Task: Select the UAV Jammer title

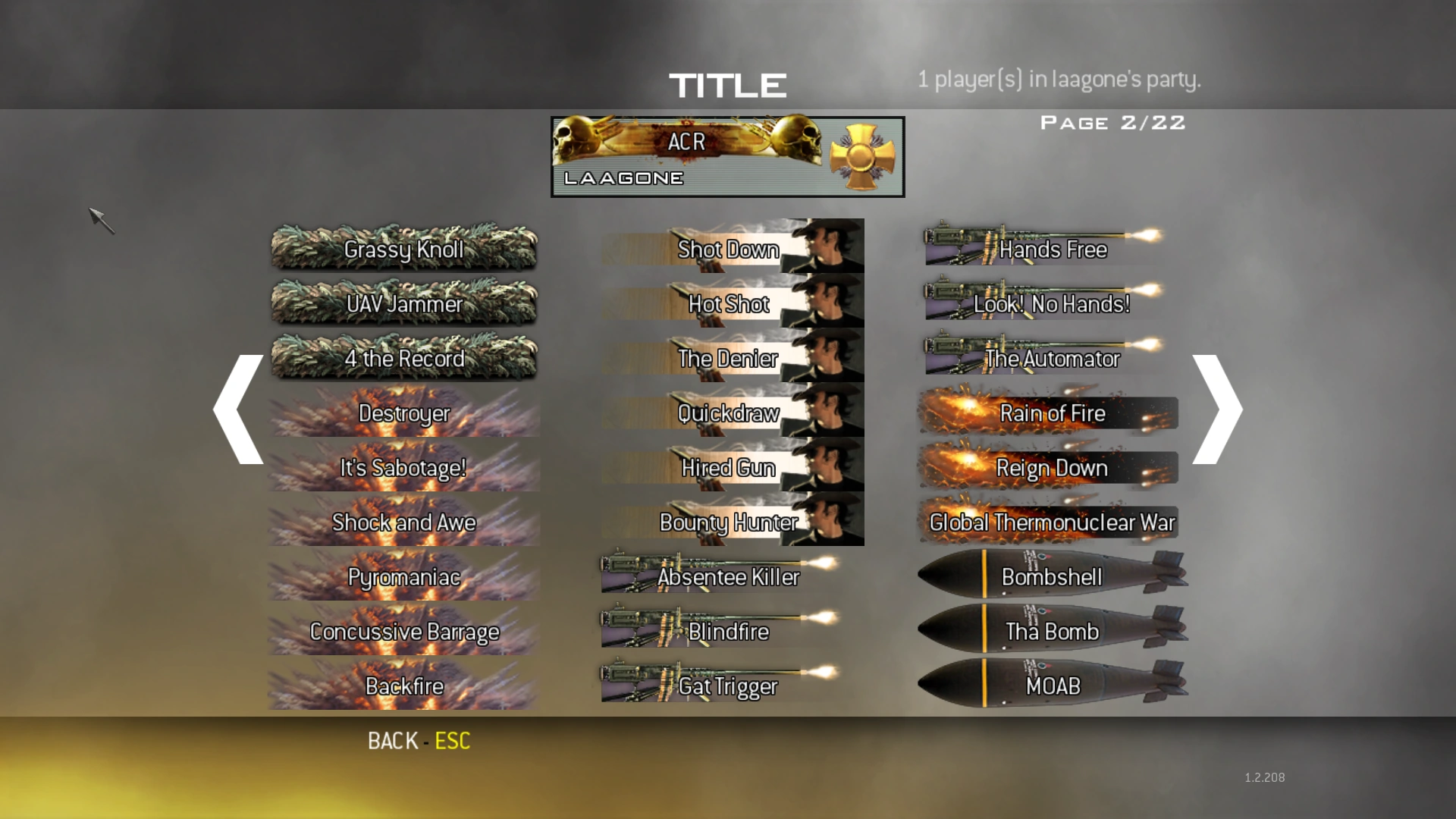Action: point(403,304)
